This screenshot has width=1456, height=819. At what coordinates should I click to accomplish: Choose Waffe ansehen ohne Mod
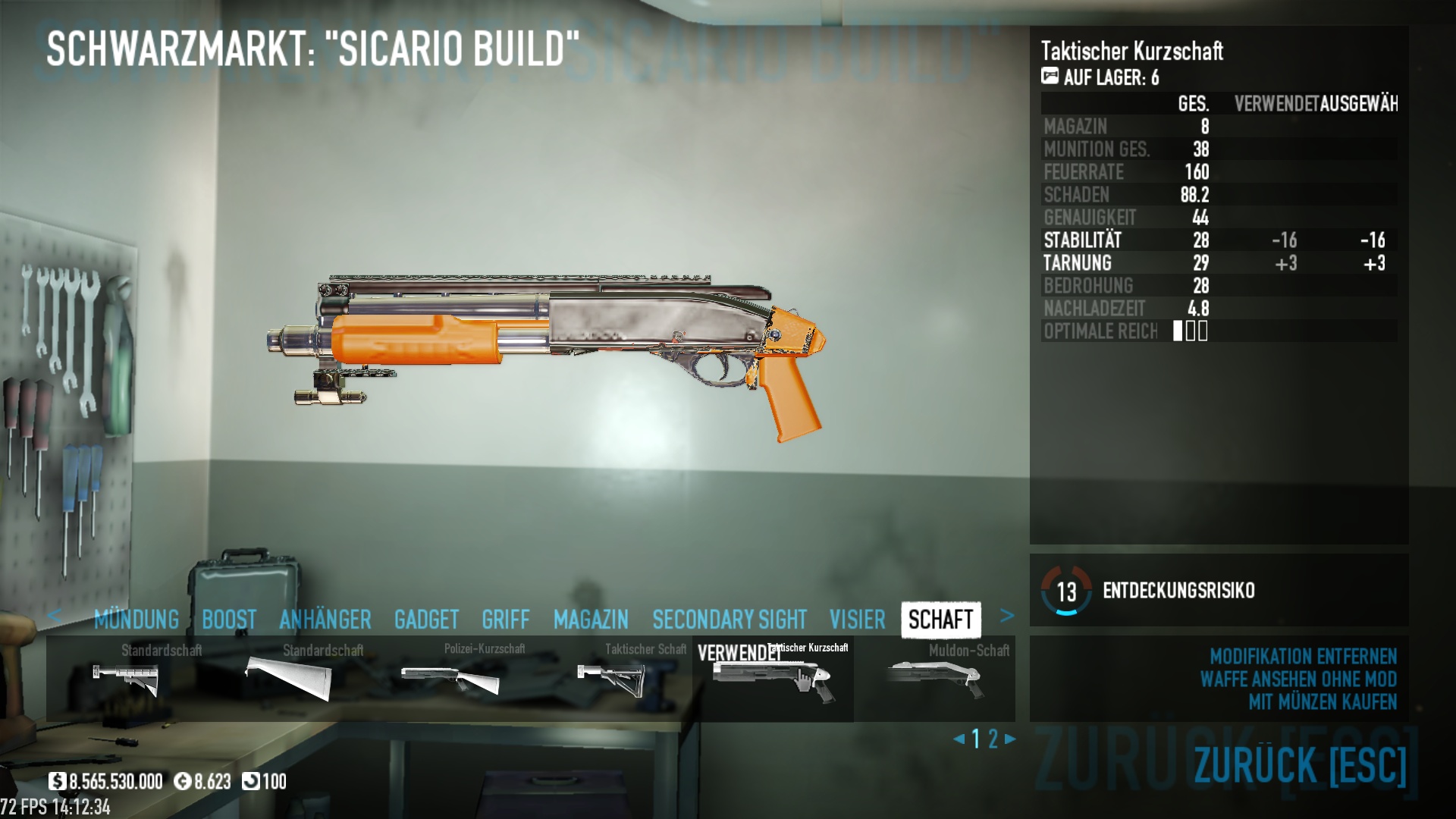[1298, 679]
